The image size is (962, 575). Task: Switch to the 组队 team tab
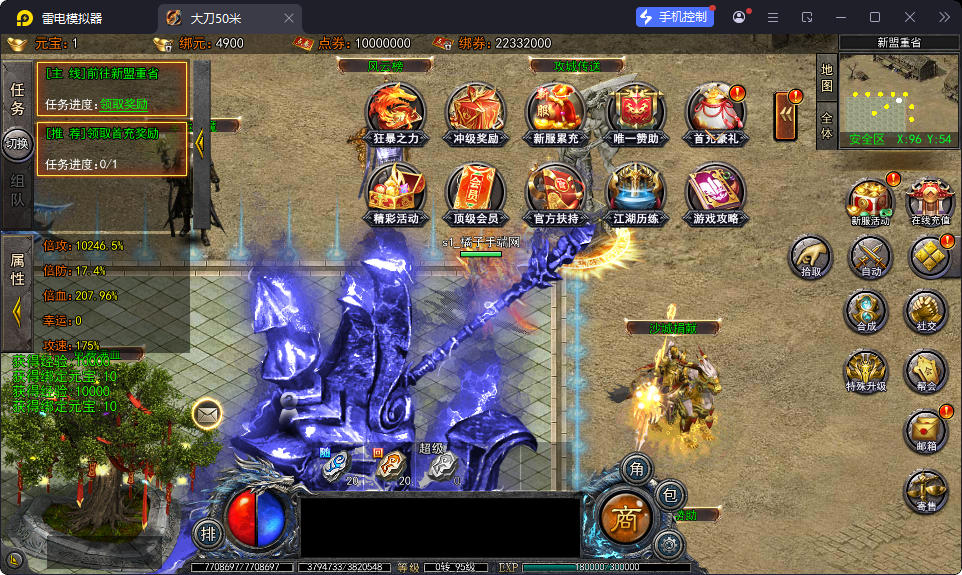pos(17,189)
